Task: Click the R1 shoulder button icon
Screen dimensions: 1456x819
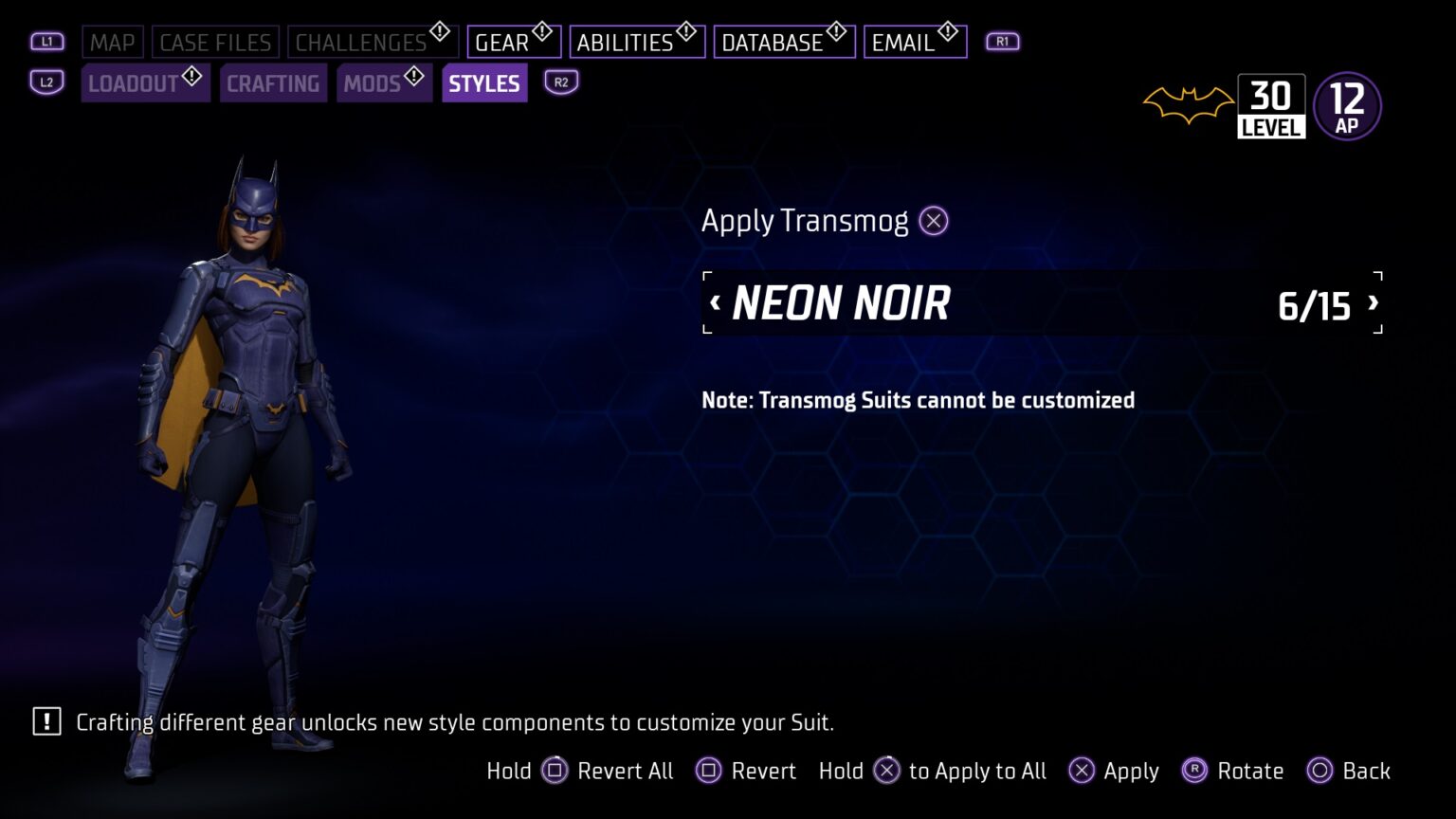Action: 1002,42
